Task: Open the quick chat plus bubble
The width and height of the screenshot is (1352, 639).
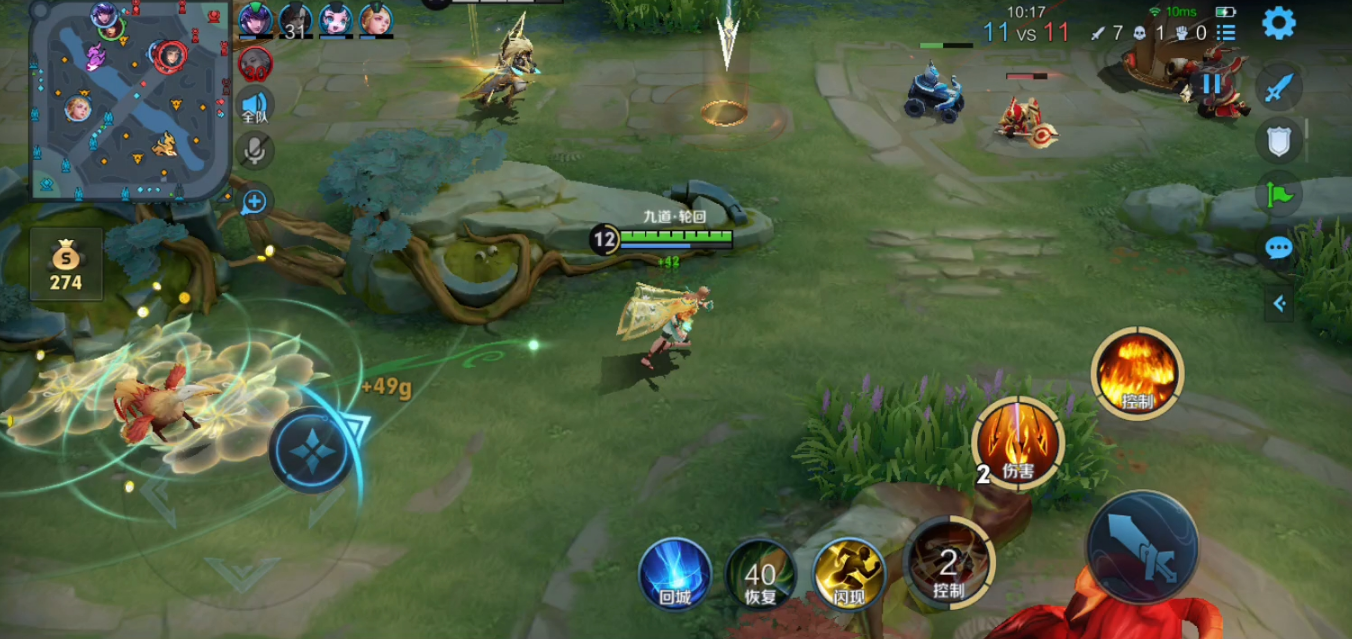Action: click(x=255, y=202)
